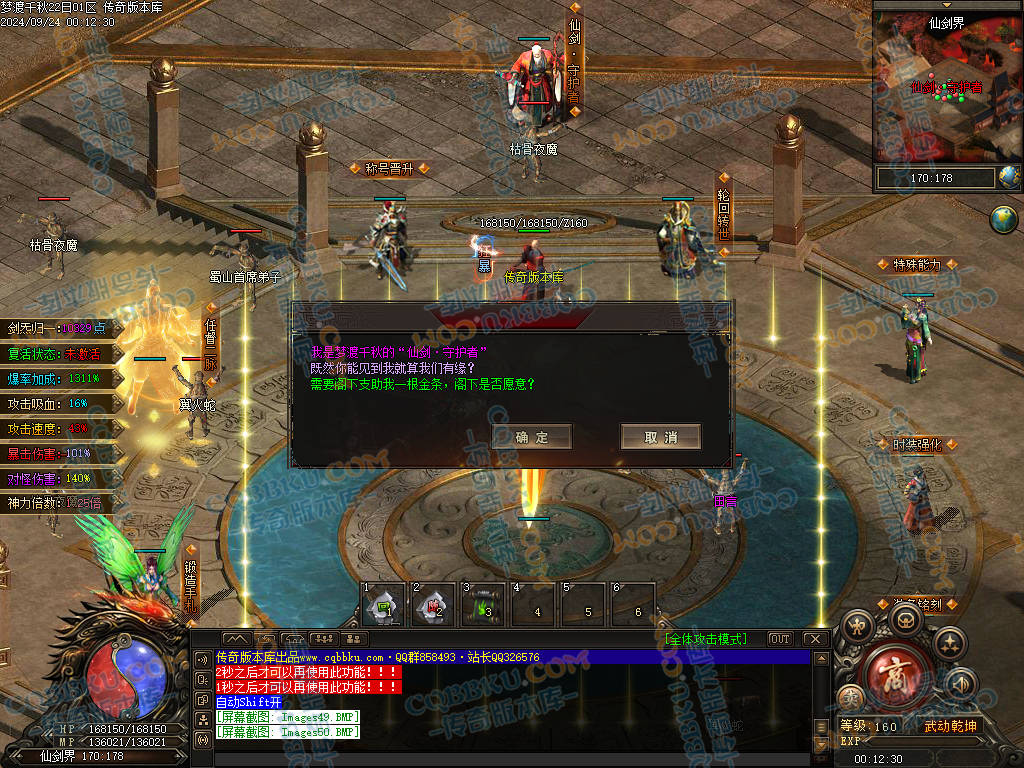Open the large red 商 shop button
Image resolution: width=1024 pixels, height=768 pixels.
coord(893,675)
